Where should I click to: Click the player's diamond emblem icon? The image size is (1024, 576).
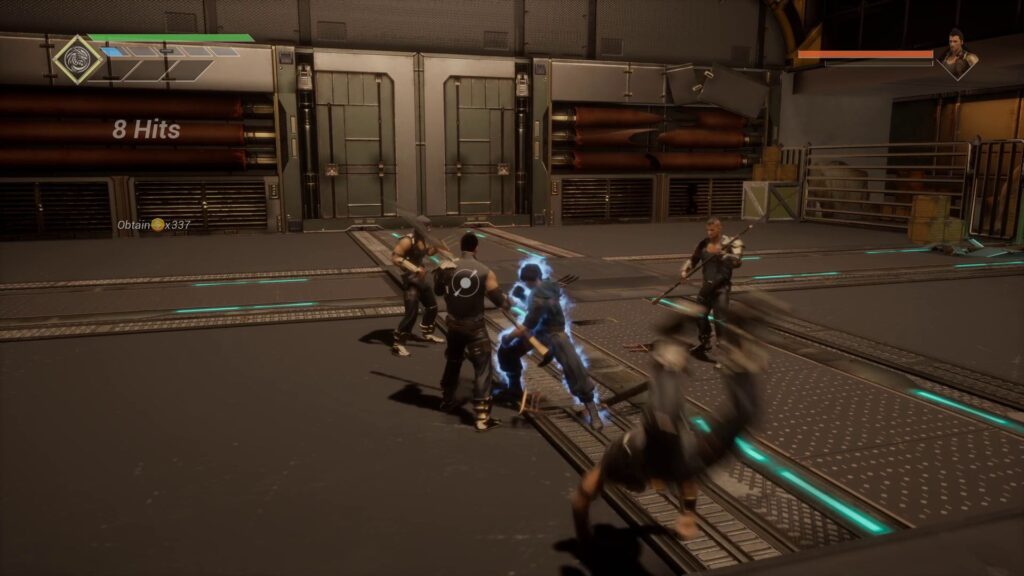(77, 59)
